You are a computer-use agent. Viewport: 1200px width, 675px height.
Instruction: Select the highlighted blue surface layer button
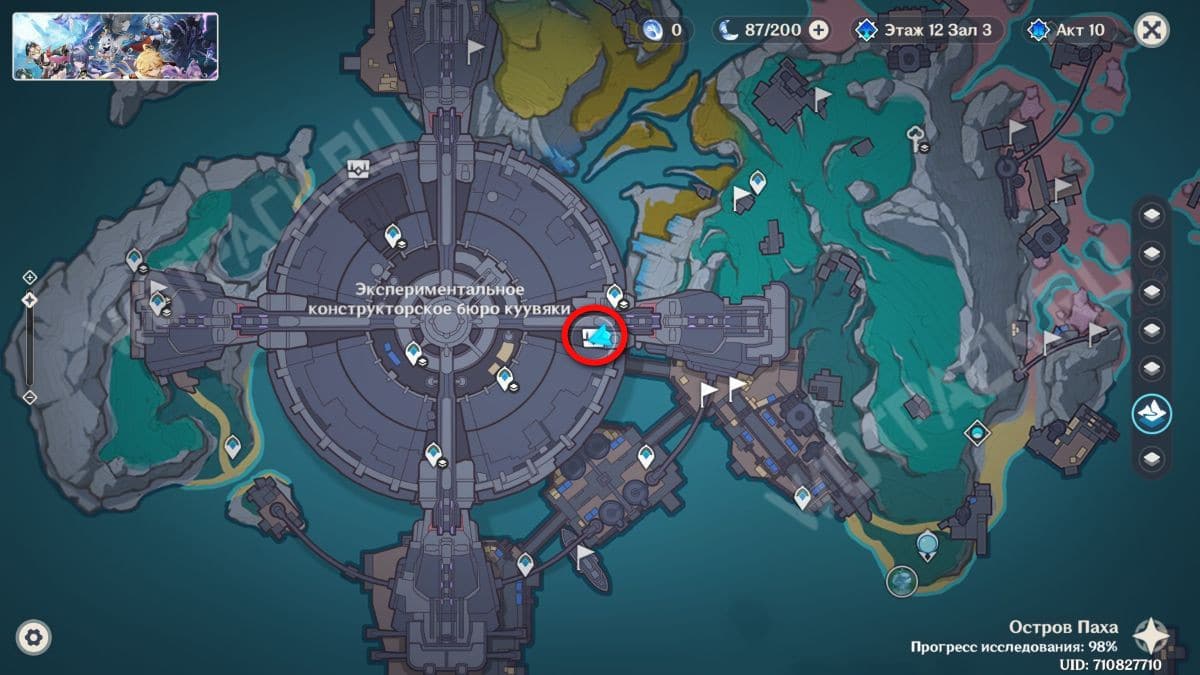pyautogui.click(x=1152, y=413)
